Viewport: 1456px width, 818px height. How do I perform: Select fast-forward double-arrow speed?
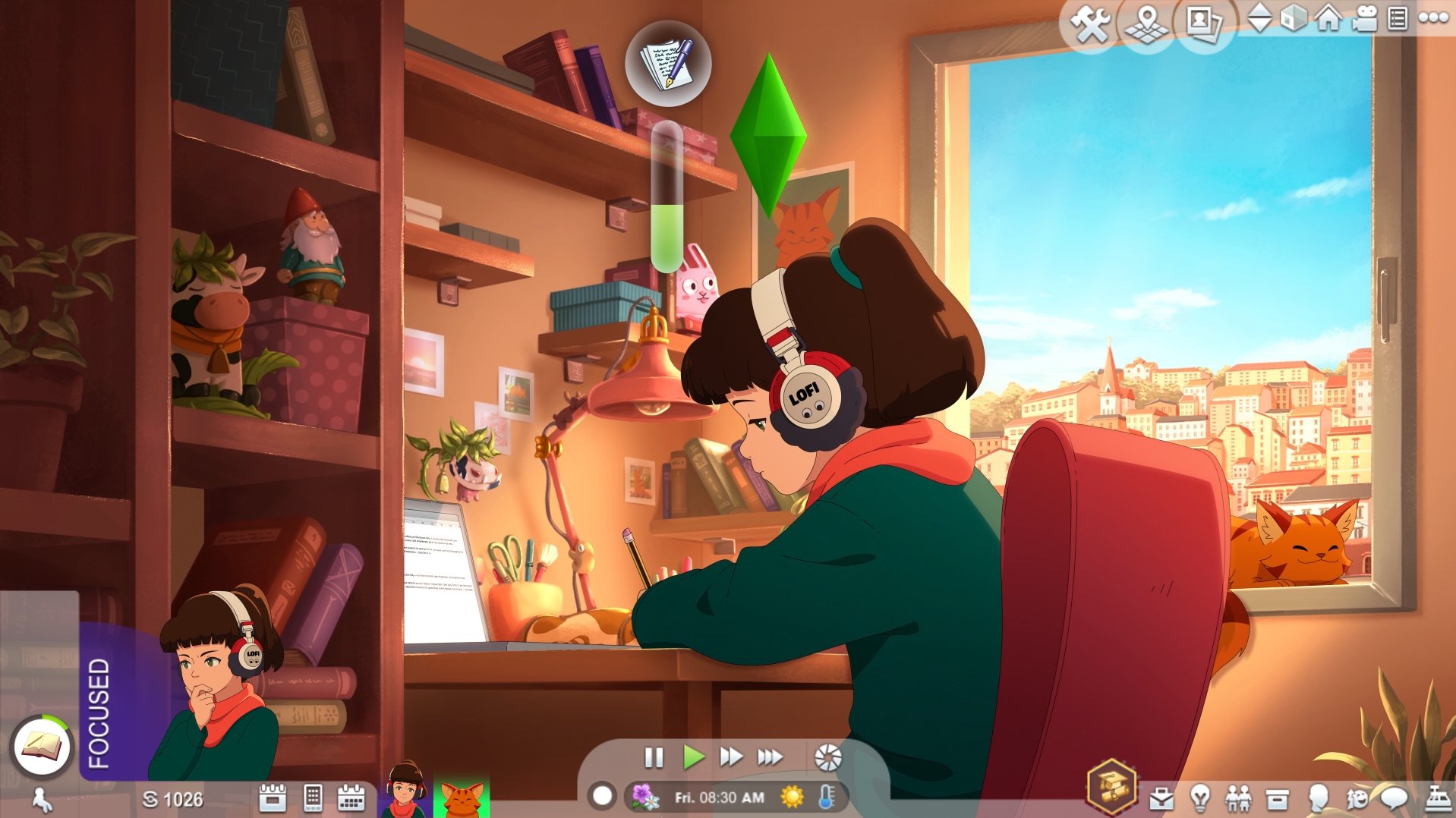tap(730, 757)
